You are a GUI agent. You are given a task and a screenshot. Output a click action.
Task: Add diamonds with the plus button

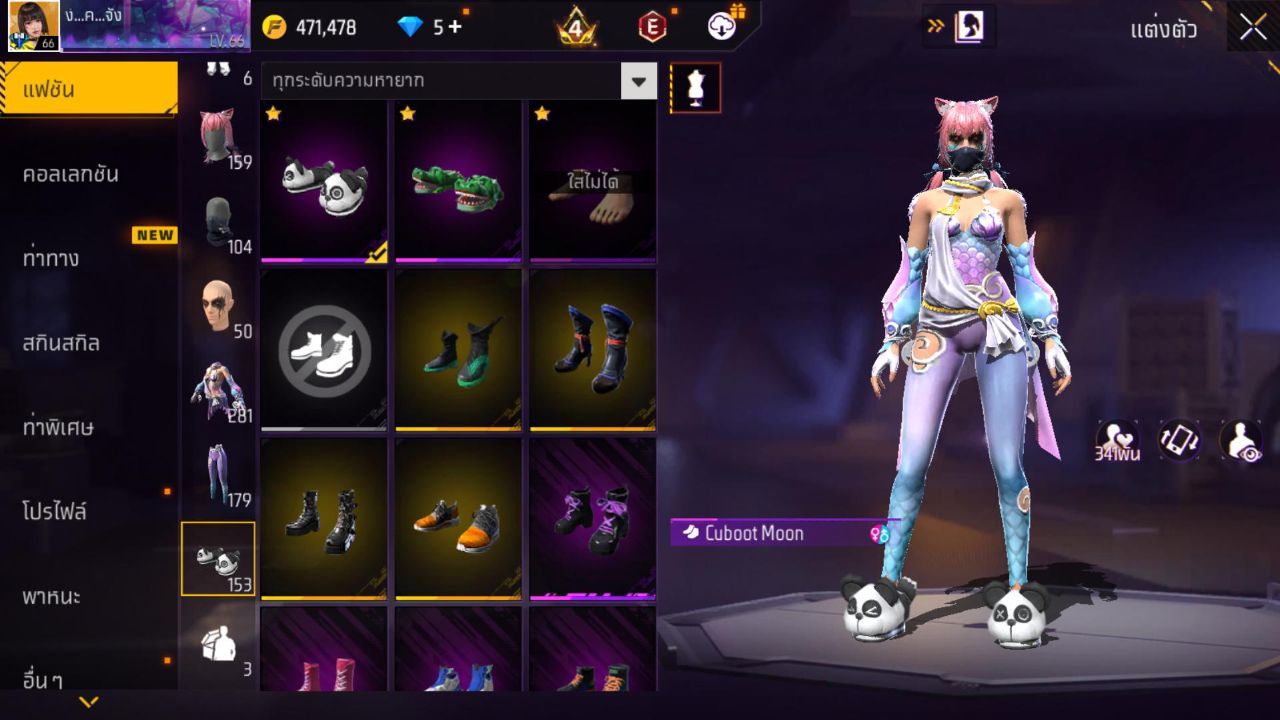pos(455,27)
